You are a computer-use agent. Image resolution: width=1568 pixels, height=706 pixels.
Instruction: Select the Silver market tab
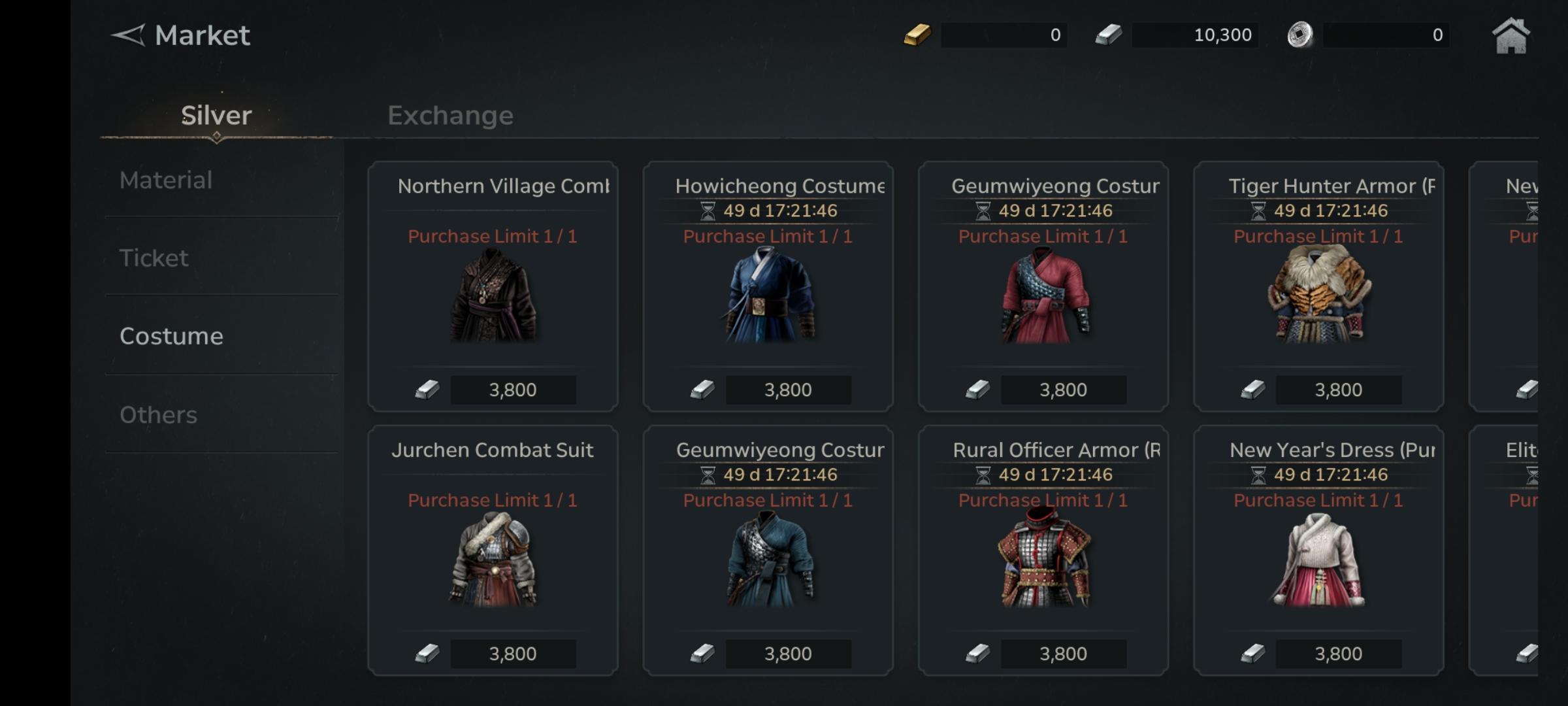click(x=216, y=116)
